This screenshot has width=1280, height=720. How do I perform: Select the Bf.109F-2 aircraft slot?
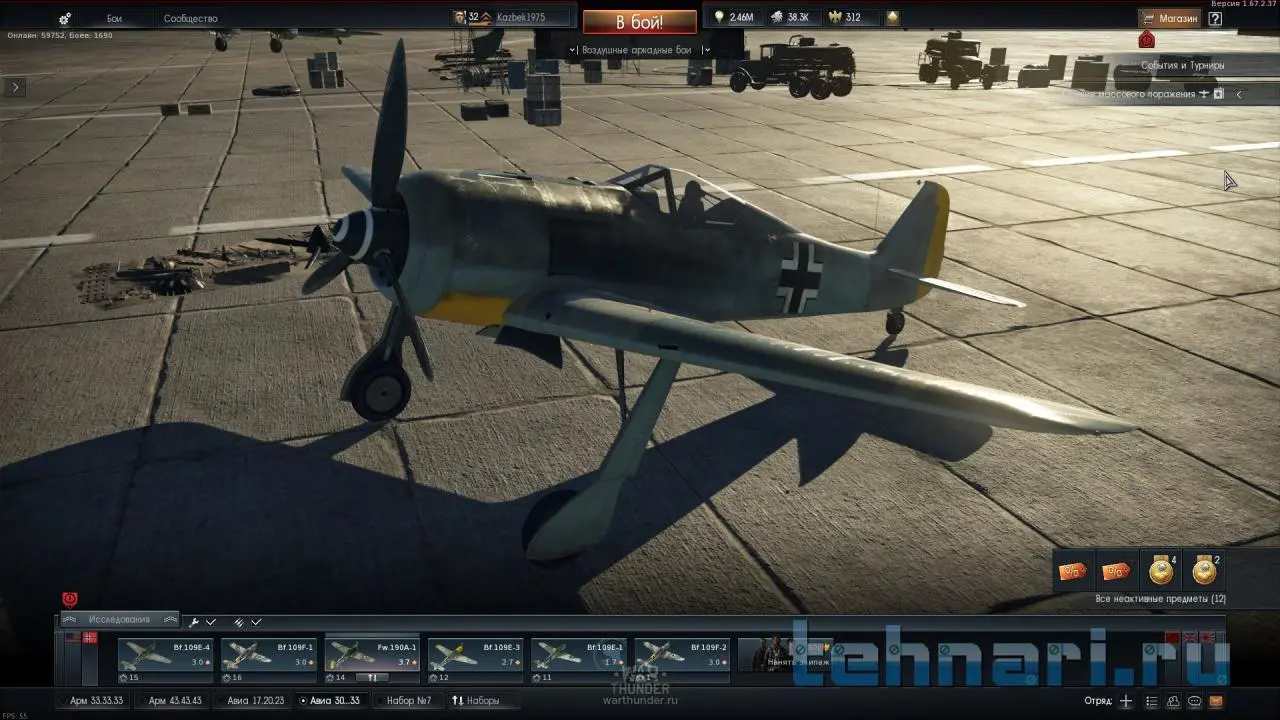682,659
